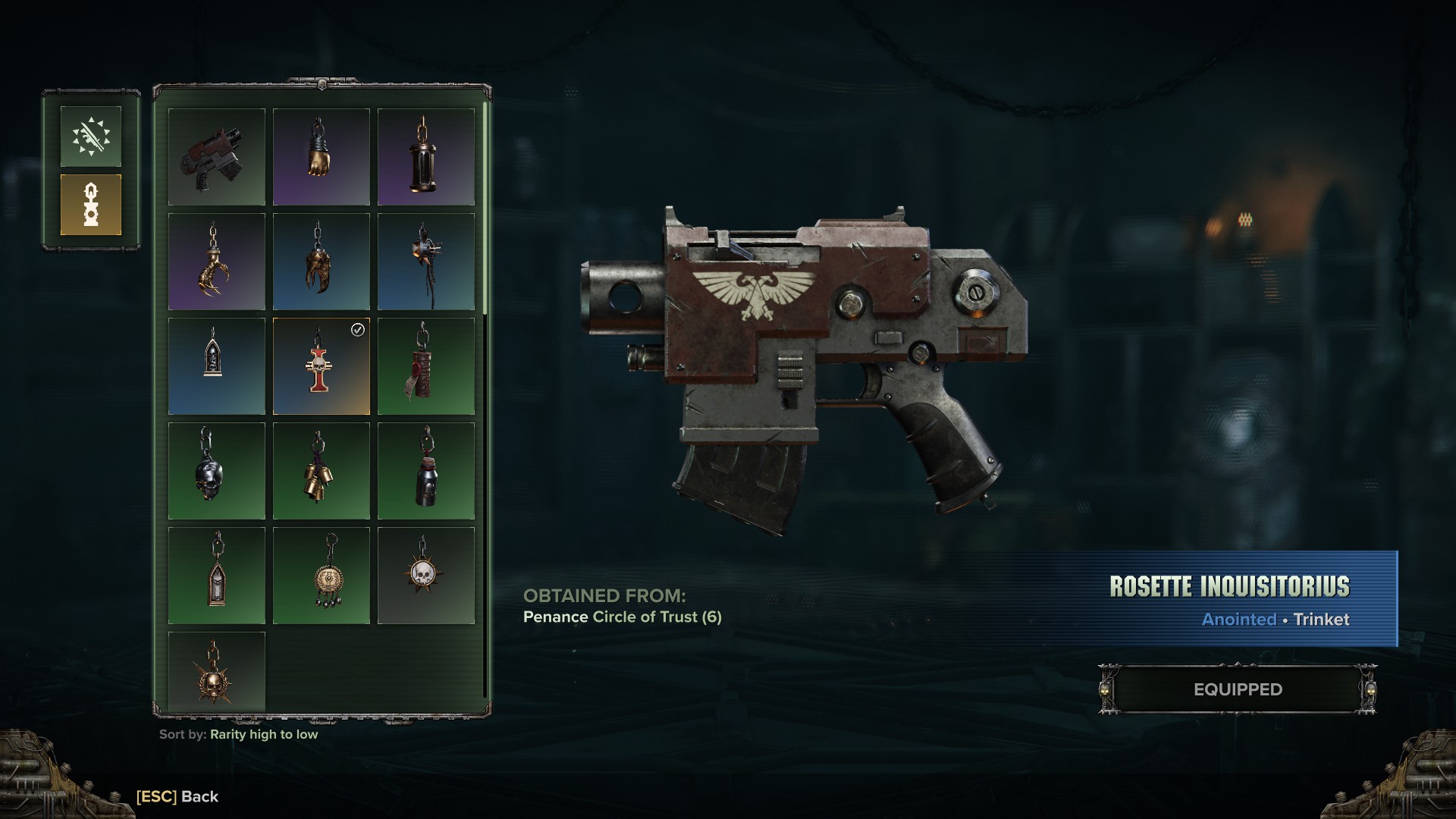Open the trinkets category tab

[91, 205]
